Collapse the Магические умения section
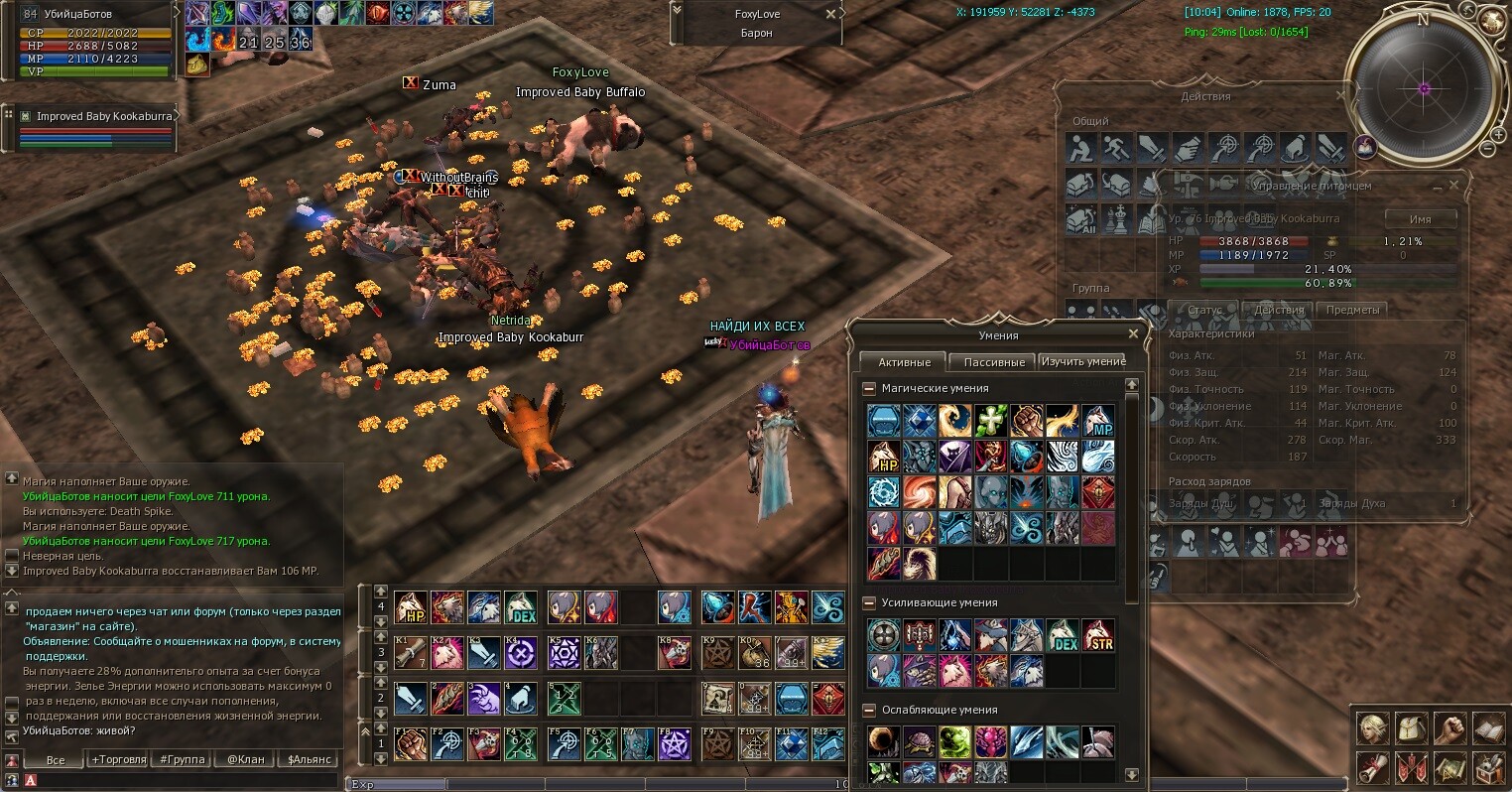This screenshot has width=1512, height=792. pos(869,389)
